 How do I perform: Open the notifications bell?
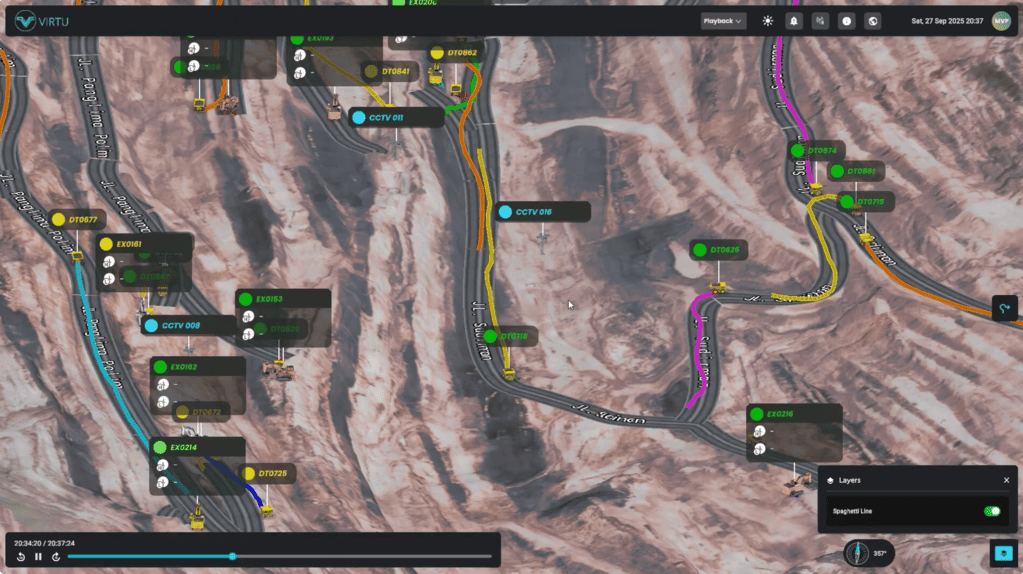point(794,21)
